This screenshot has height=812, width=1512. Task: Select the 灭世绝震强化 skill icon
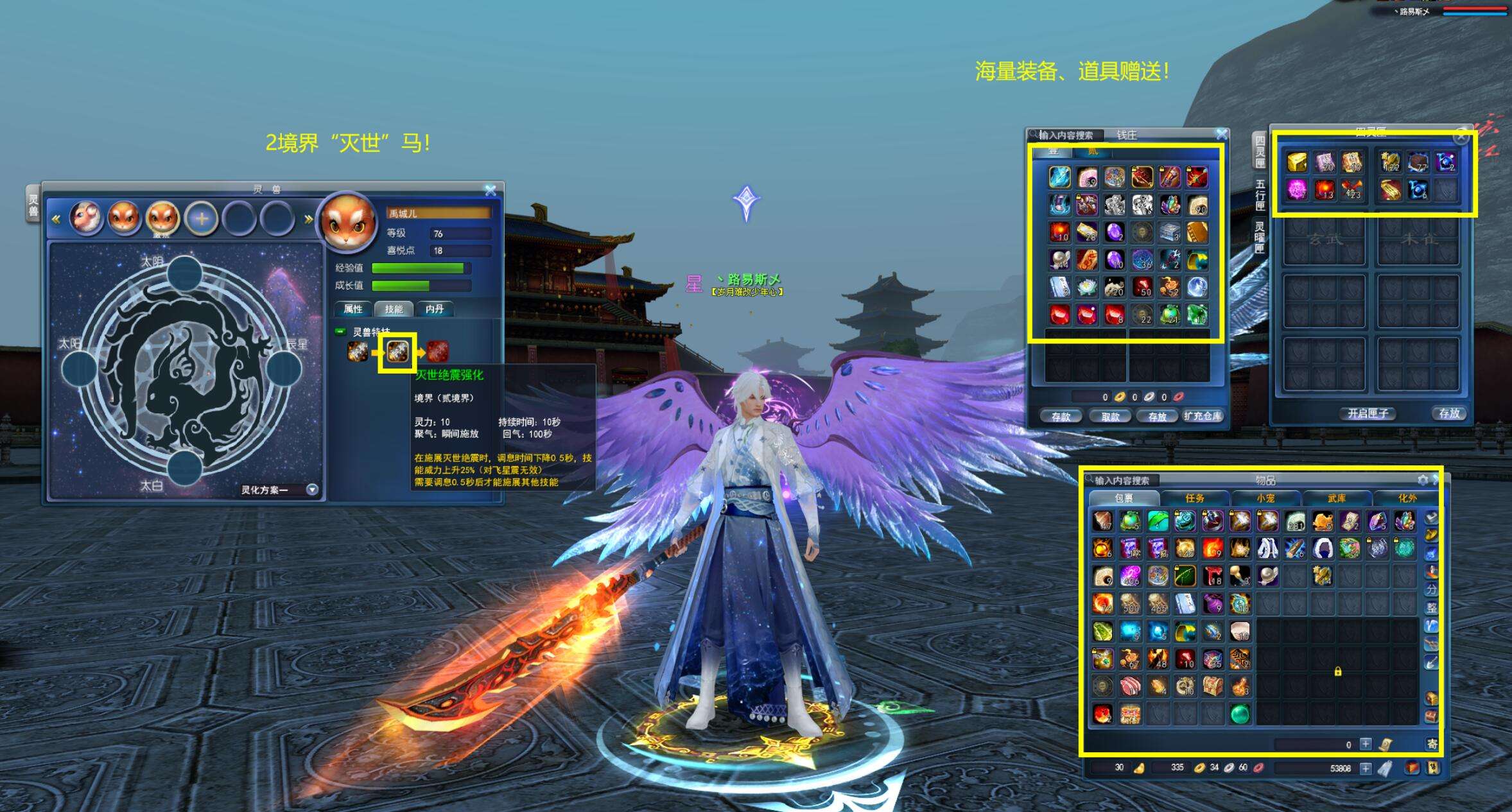(397, 352)
